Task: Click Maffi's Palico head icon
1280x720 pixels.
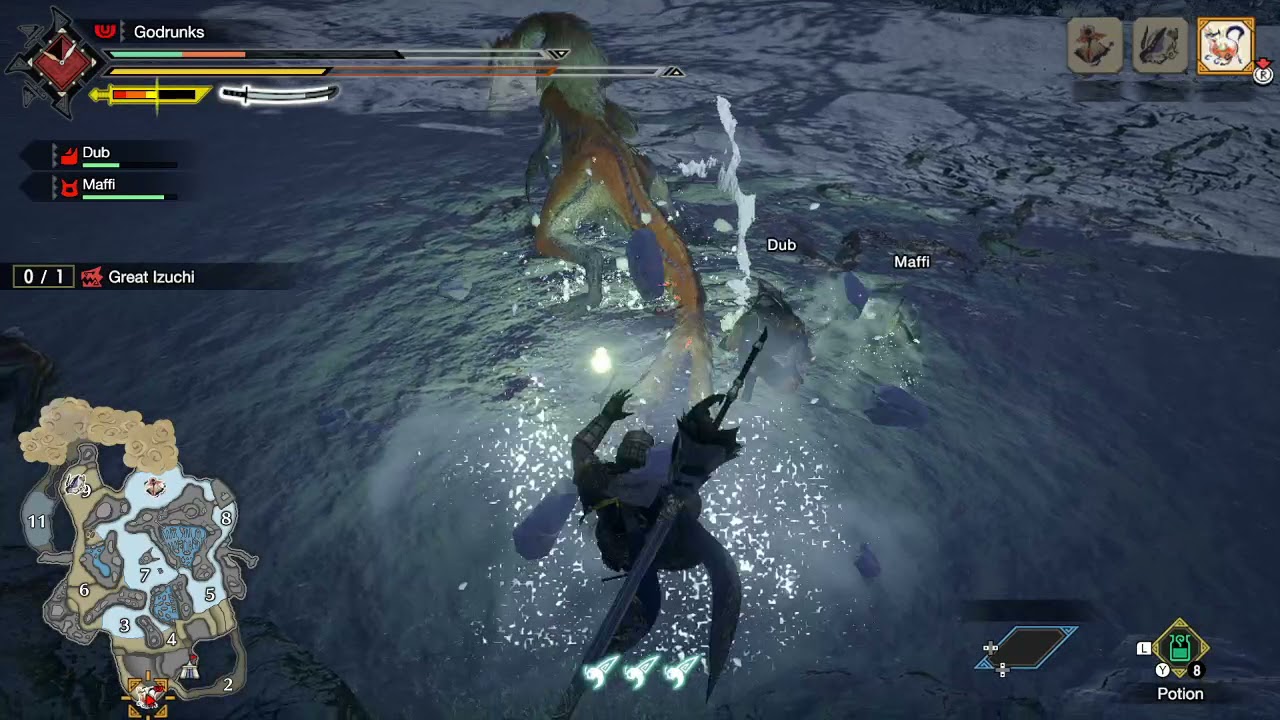Action: point(68,188)
